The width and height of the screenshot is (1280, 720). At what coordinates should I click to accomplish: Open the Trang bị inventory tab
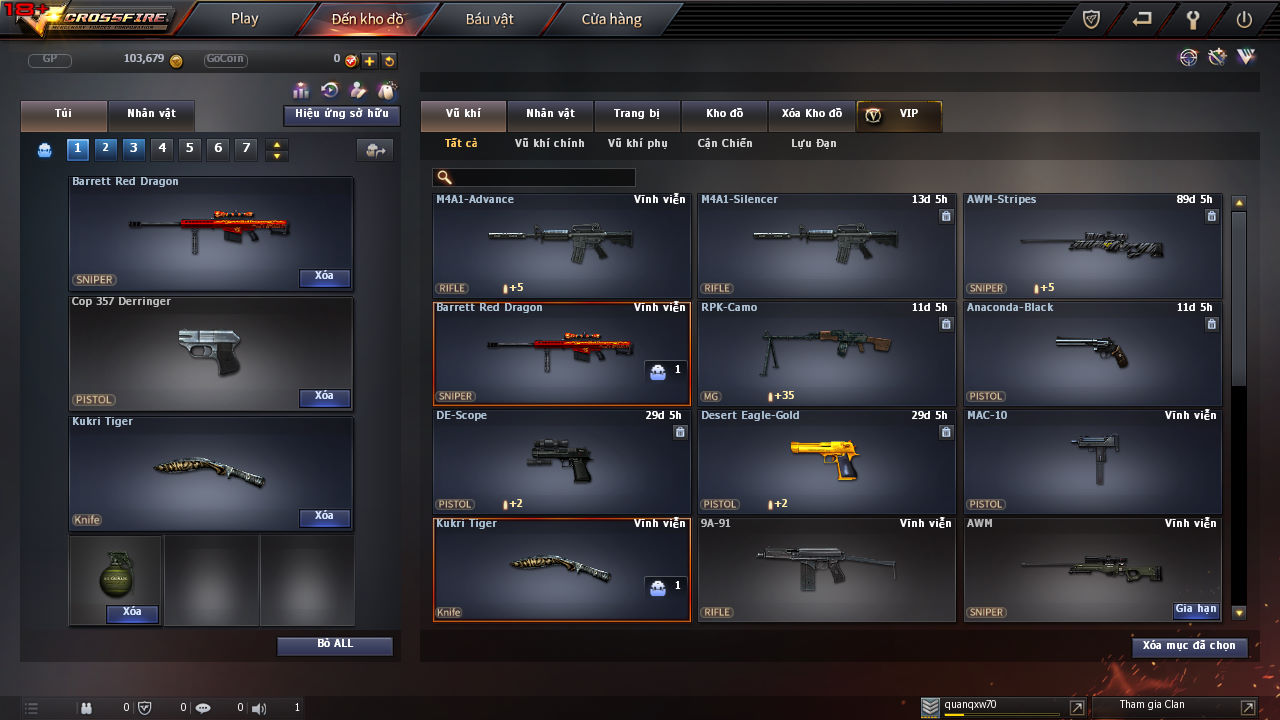tap(636, 114)
